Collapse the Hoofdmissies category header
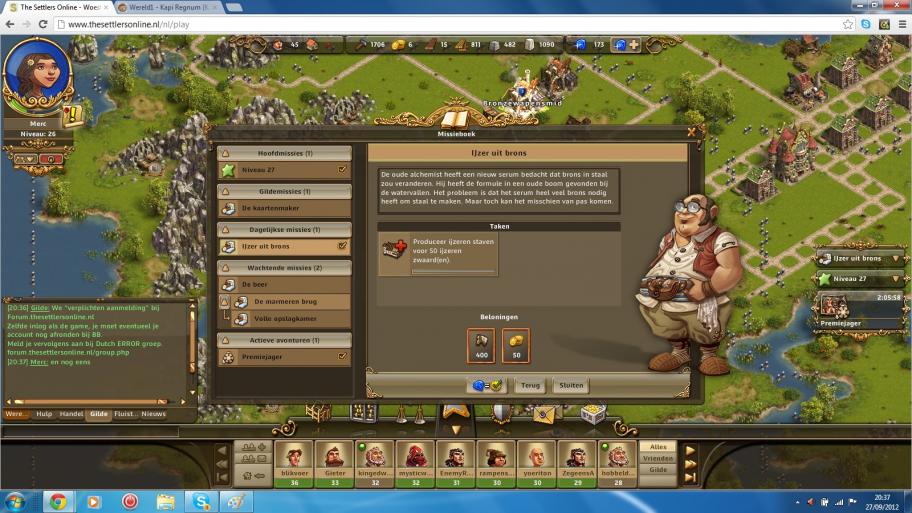 285,153
